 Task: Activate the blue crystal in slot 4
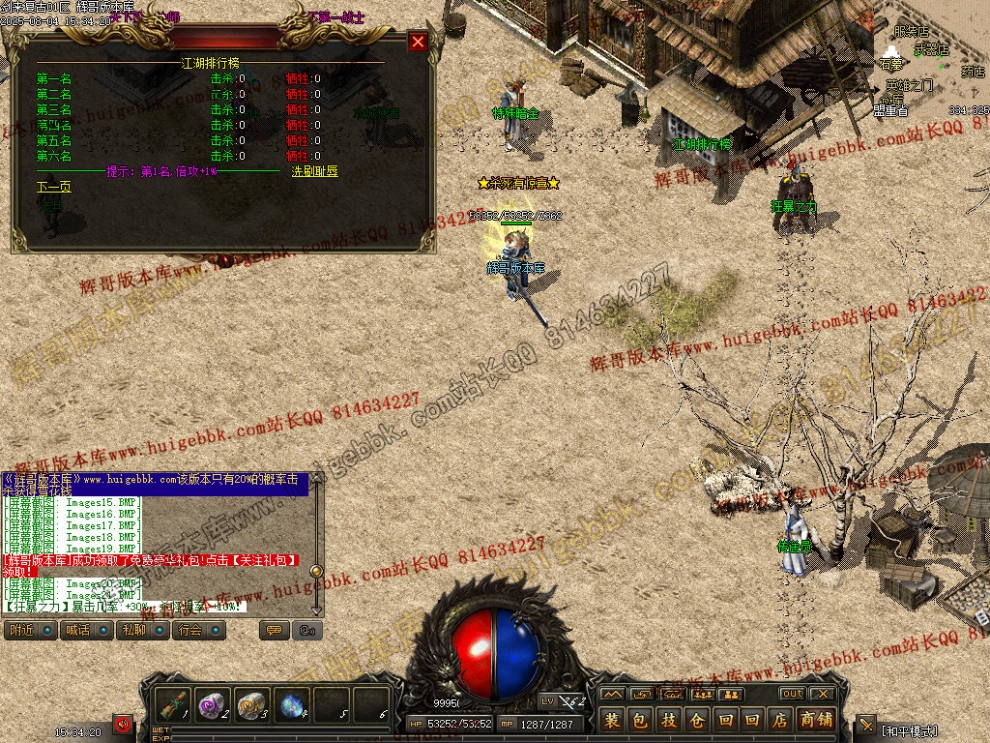coord(292,704)
